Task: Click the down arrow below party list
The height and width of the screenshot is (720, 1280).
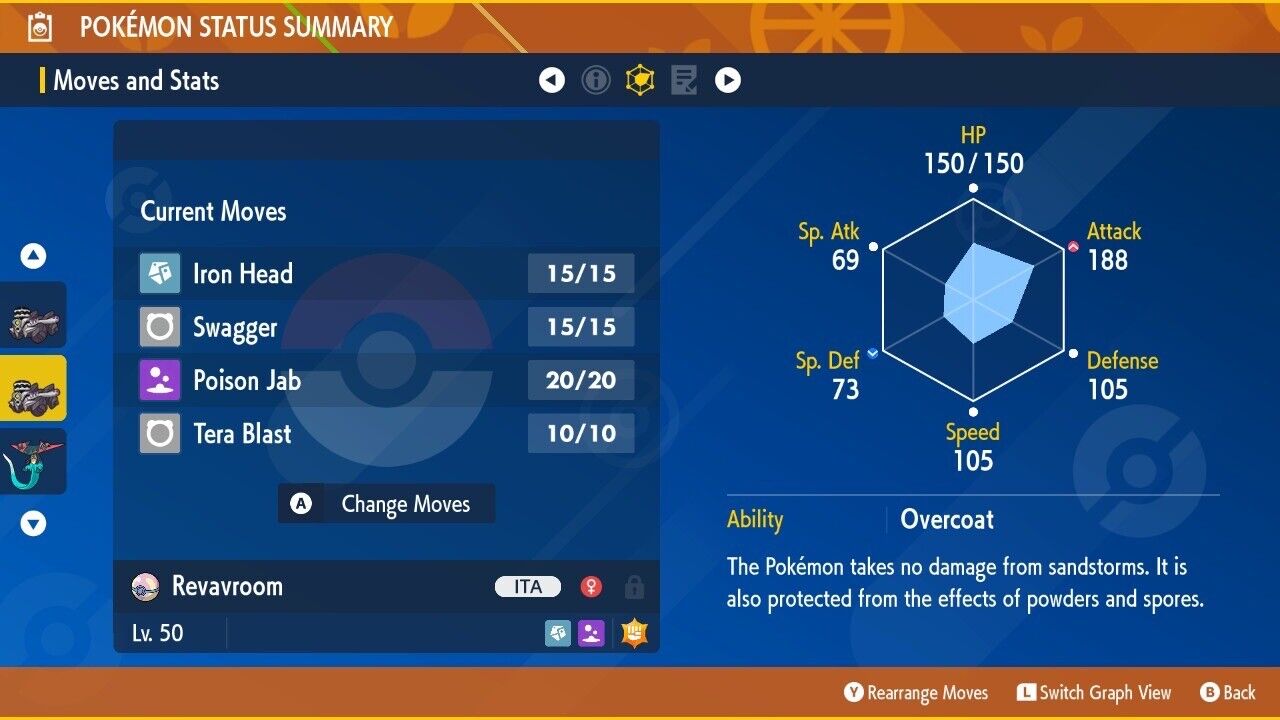Action: point(34,523)
